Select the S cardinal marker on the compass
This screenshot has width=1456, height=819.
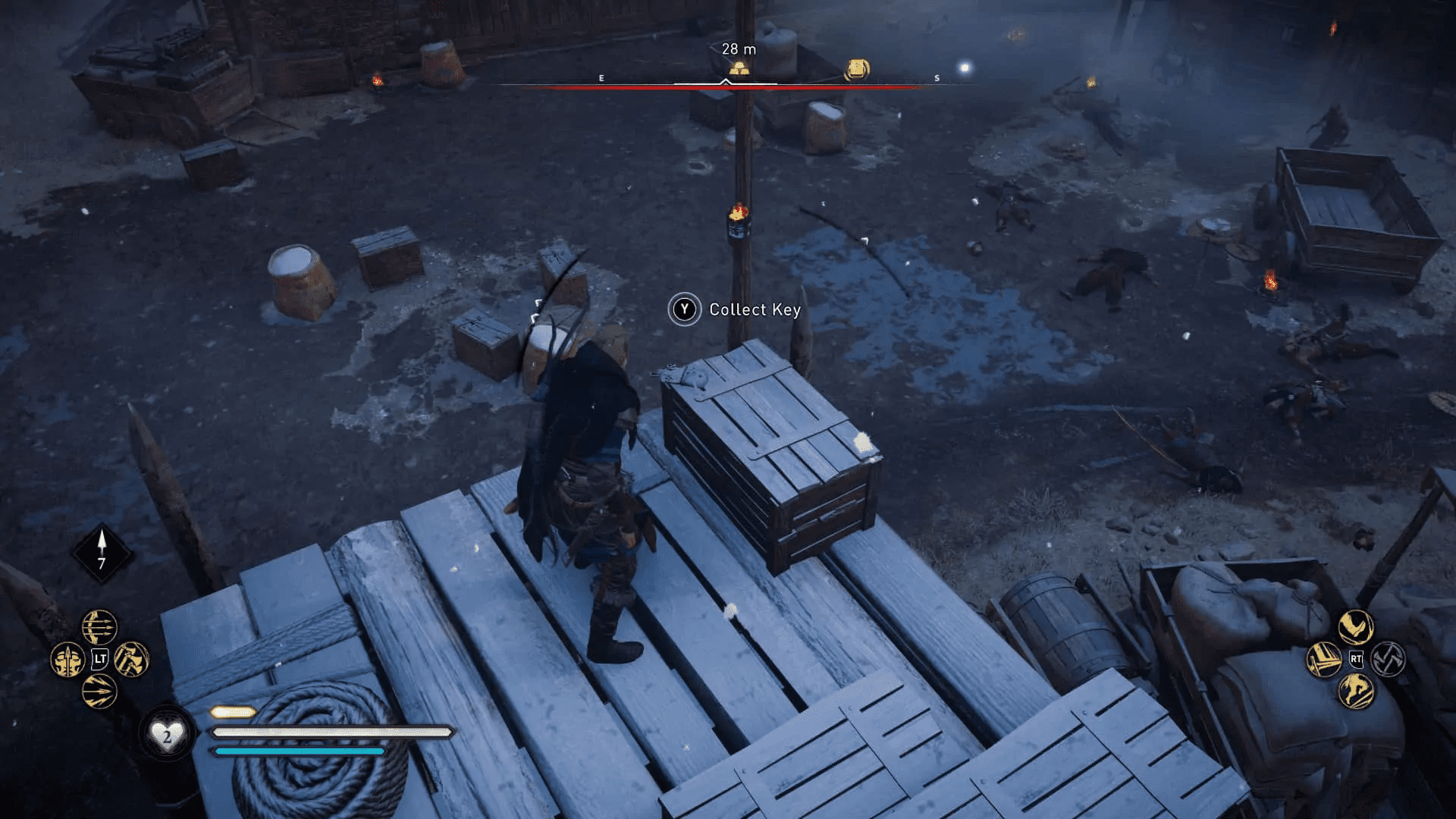936,79
